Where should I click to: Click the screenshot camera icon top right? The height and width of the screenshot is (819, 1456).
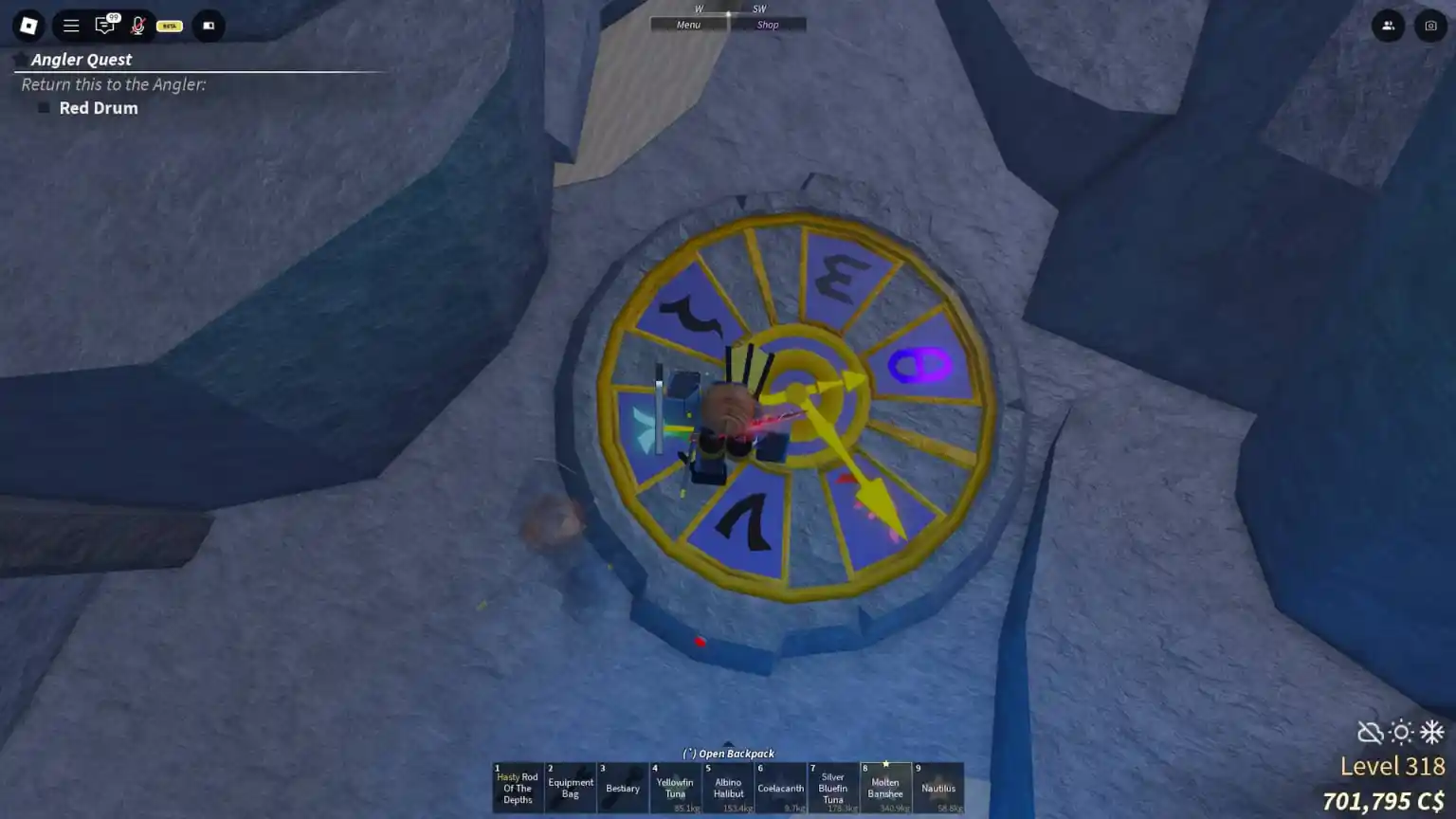pos(1429,26)
